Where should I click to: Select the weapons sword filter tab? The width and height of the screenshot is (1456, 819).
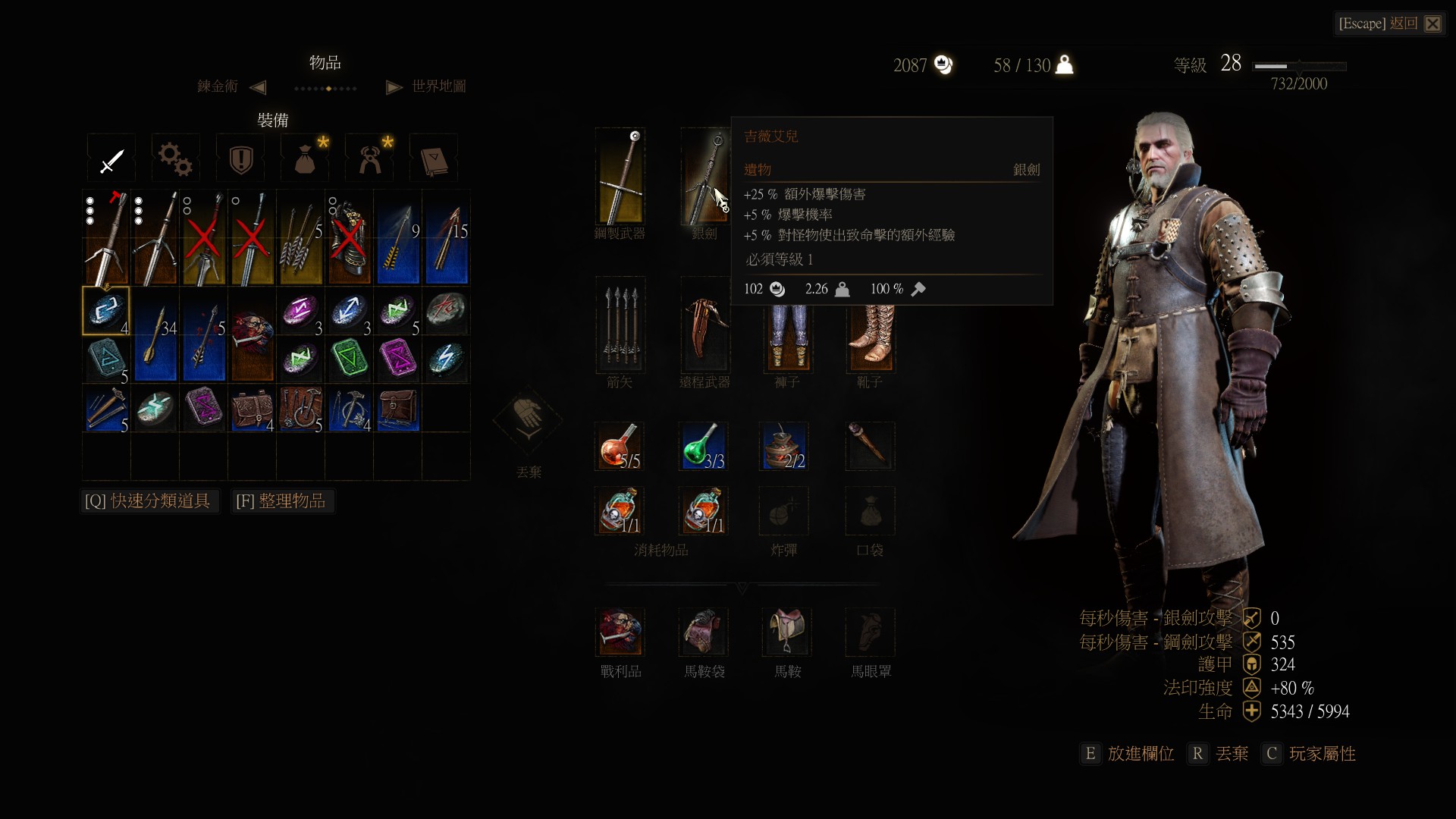pyautogui.click(x=111, y=159)
